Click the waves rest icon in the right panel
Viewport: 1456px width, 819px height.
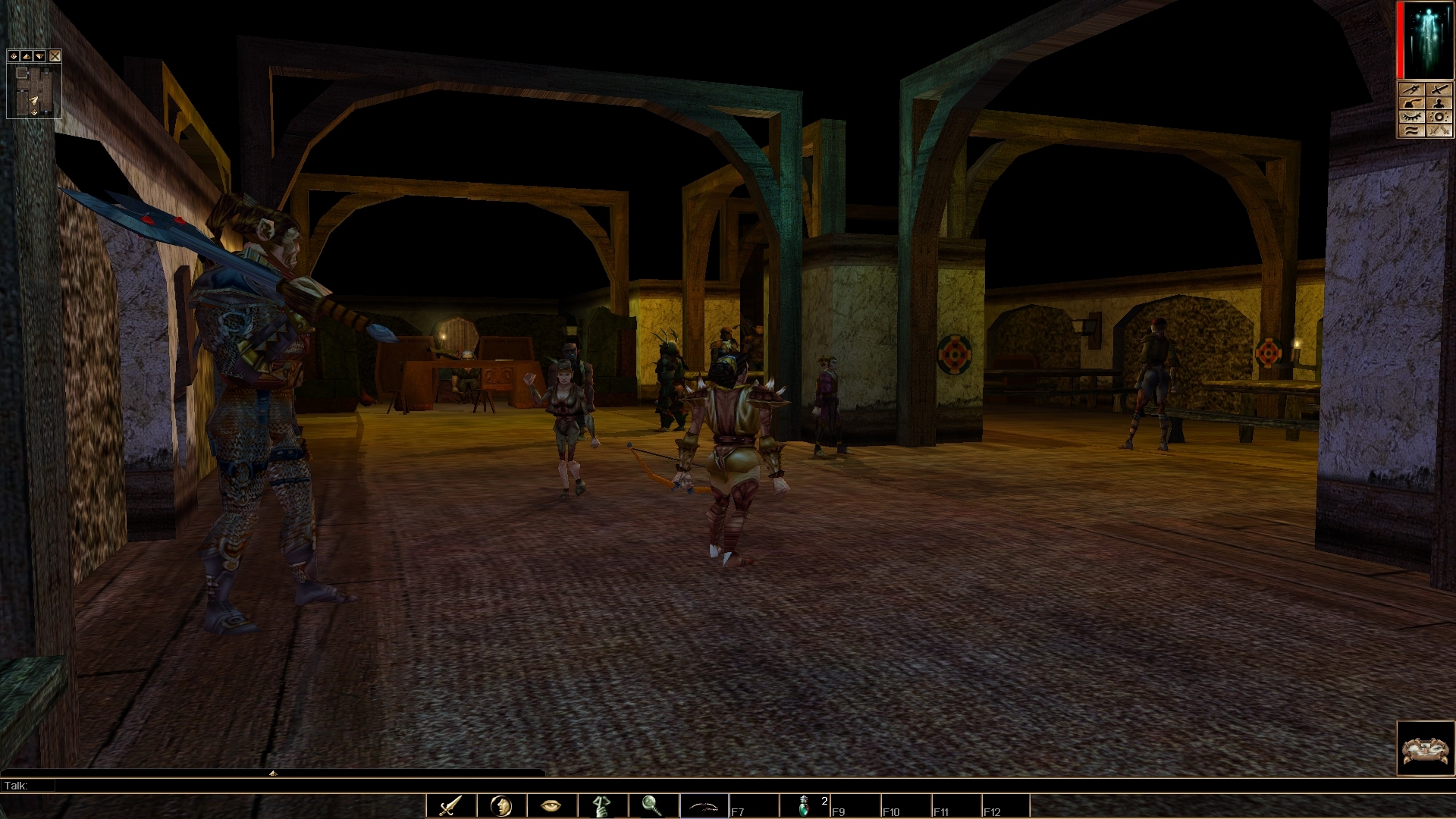(x=1411, y=130)
